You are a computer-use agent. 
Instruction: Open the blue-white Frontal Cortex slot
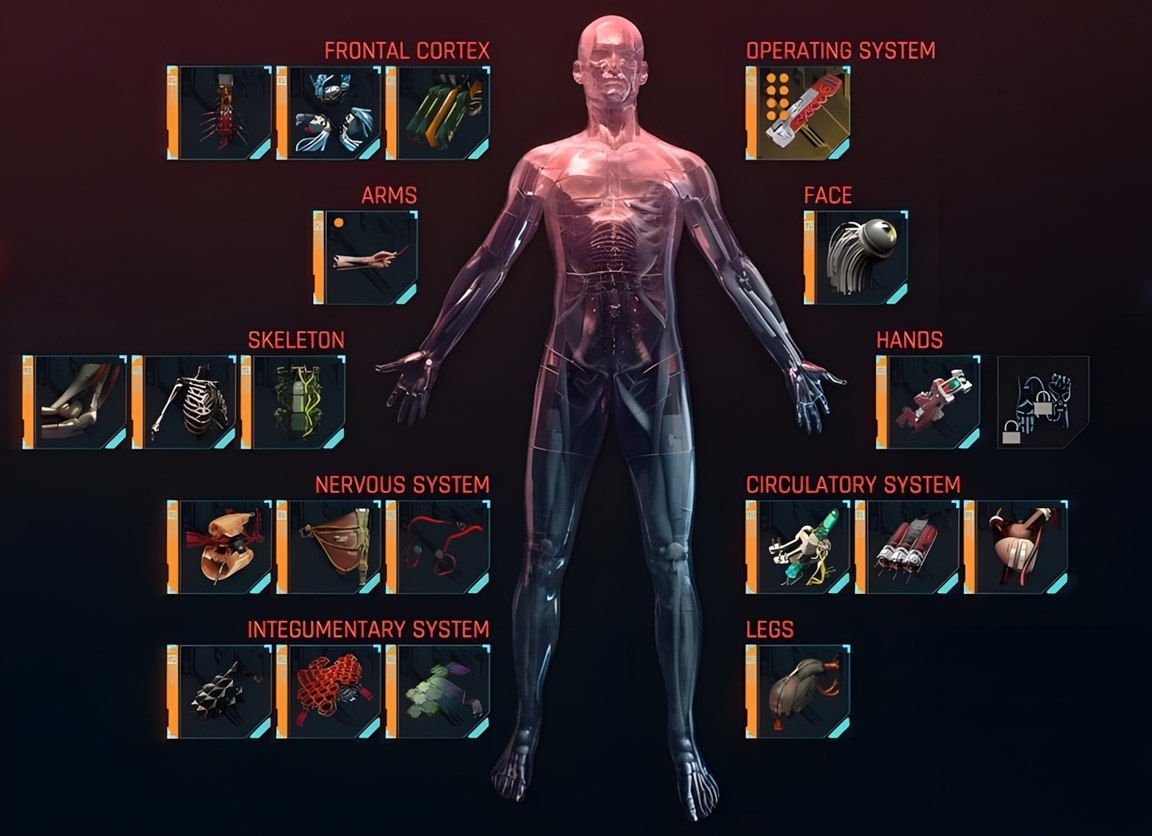click(329, 113)
